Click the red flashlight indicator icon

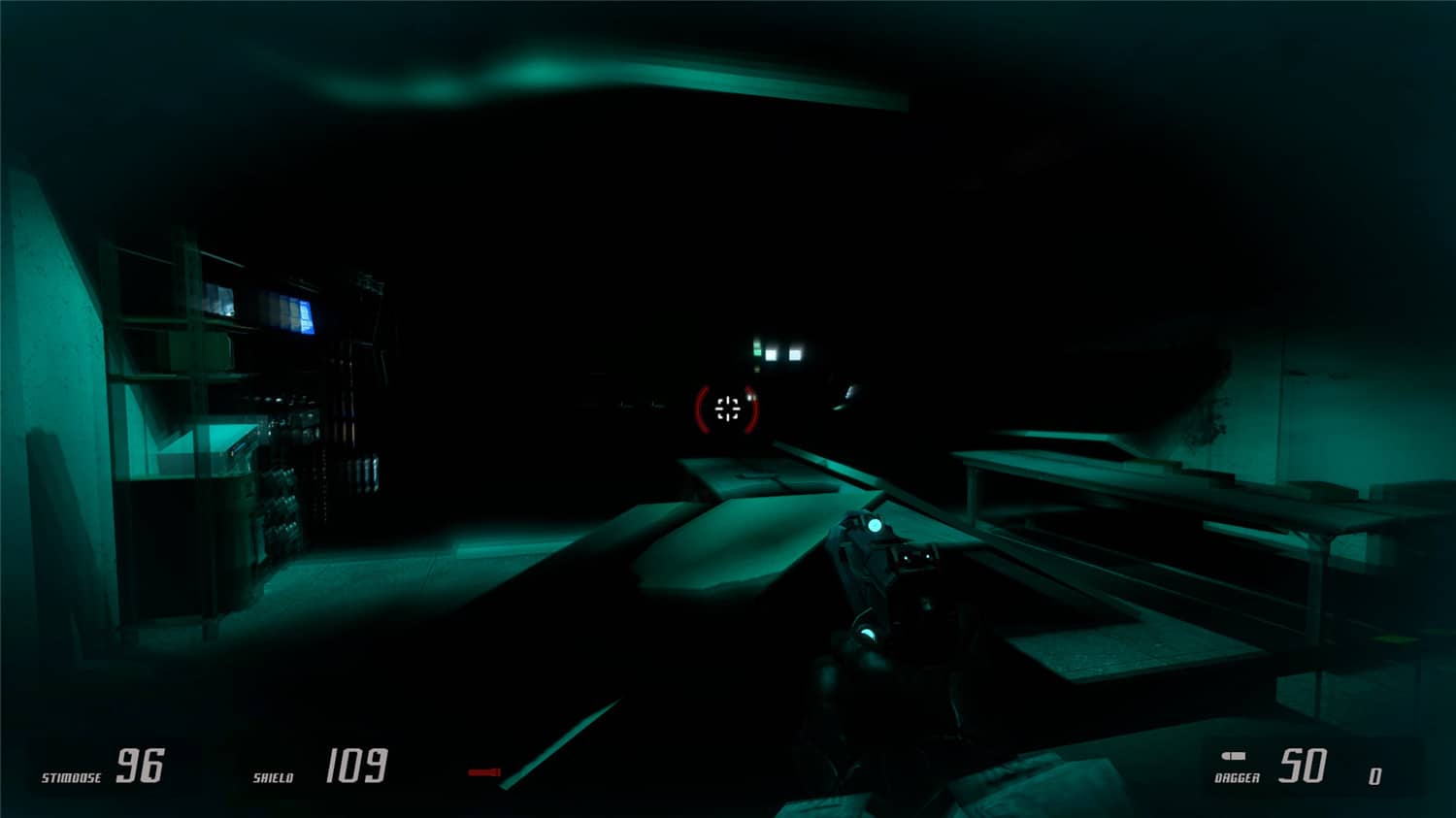tap(482, 771)
